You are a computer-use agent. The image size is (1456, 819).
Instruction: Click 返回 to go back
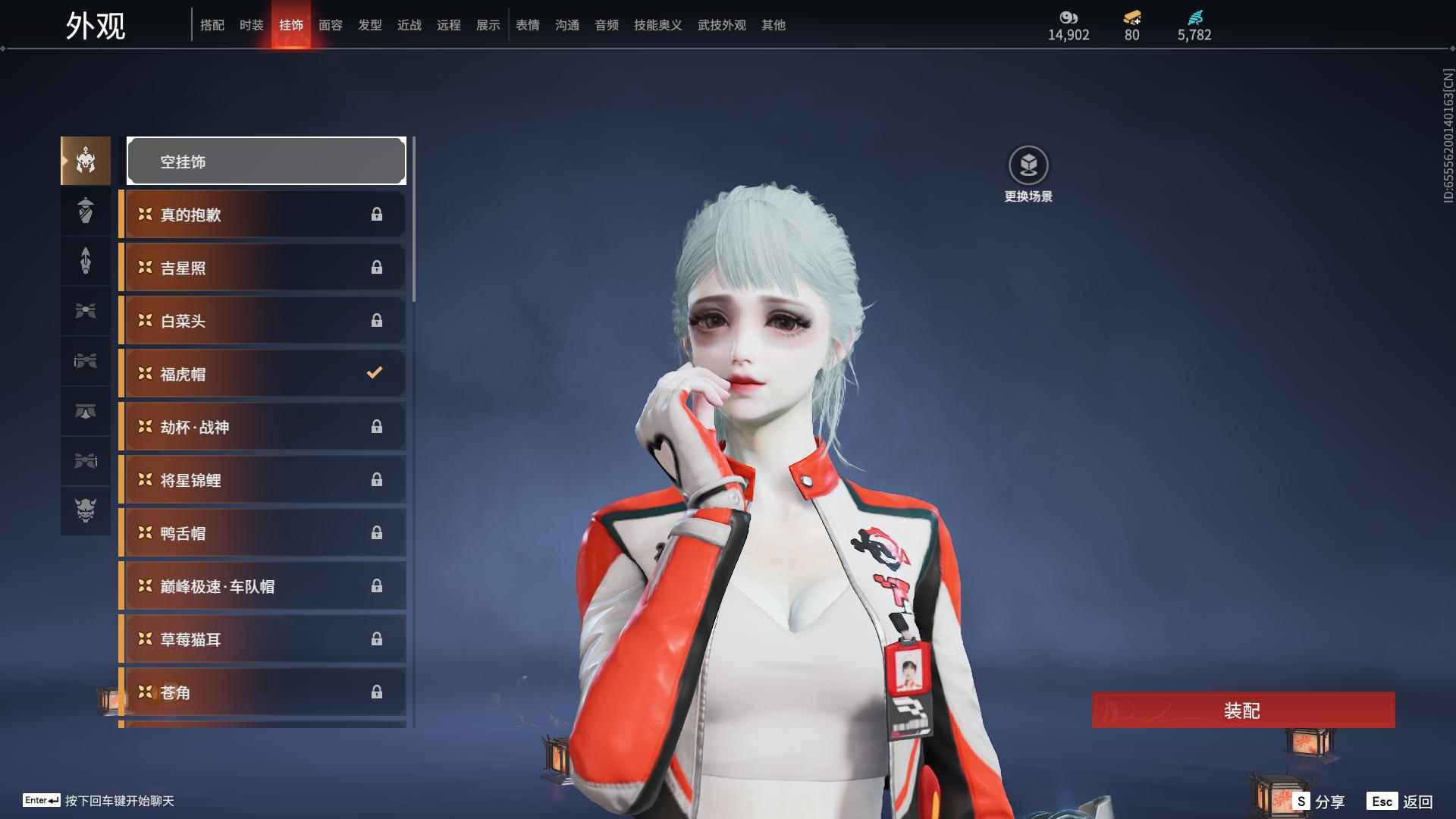coord(1400,802)
